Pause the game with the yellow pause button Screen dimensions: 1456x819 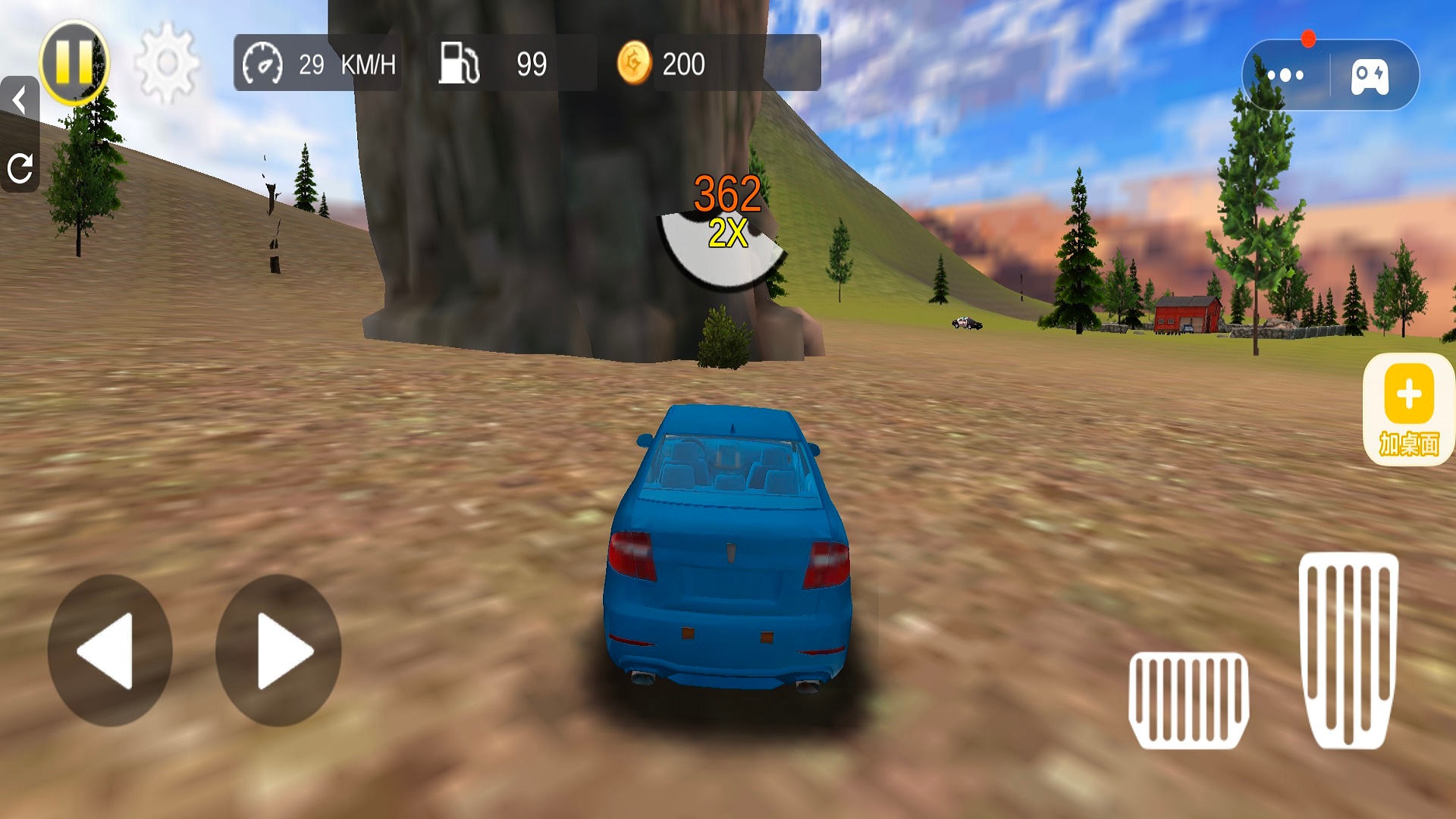[74, 62]
